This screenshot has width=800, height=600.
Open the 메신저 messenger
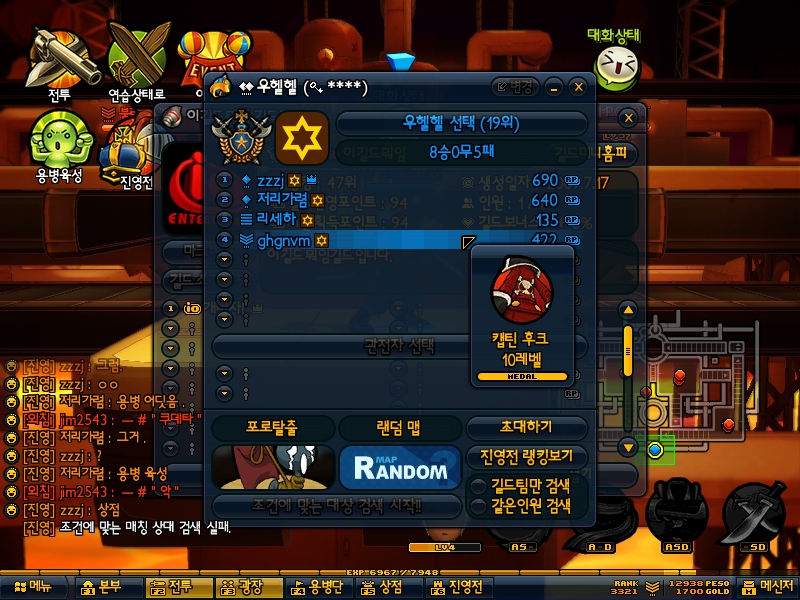(x=767, y=587)
